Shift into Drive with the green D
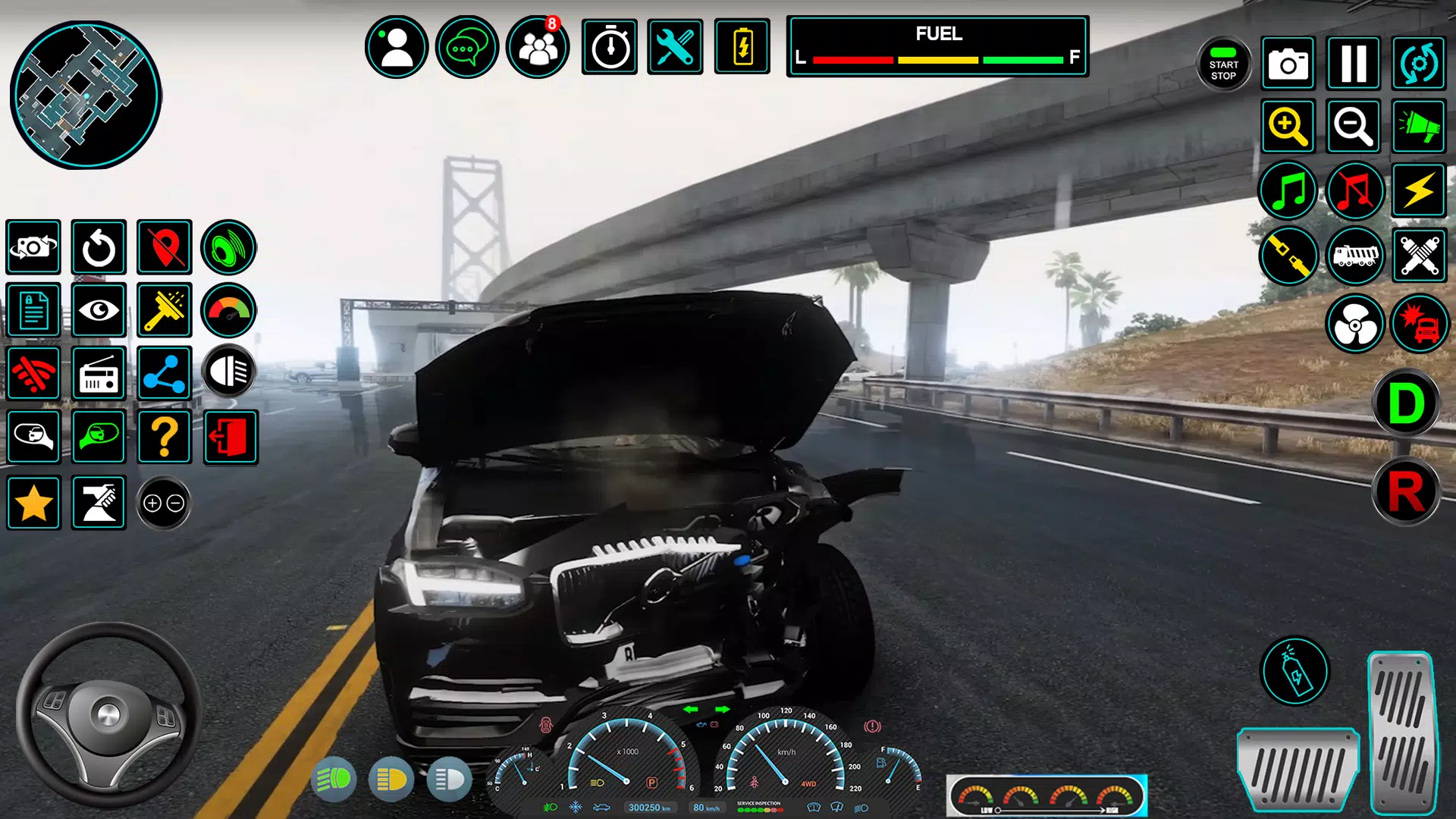The height and width of the screenshot is (819, 1456). (x=1406, y=403)
